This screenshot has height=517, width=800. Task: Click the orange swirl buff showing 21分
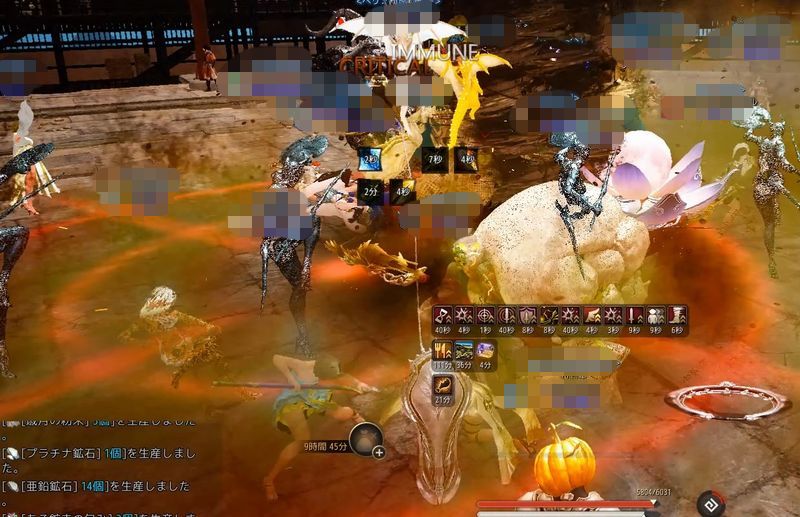pyautogui.click(x=441, y=385)
